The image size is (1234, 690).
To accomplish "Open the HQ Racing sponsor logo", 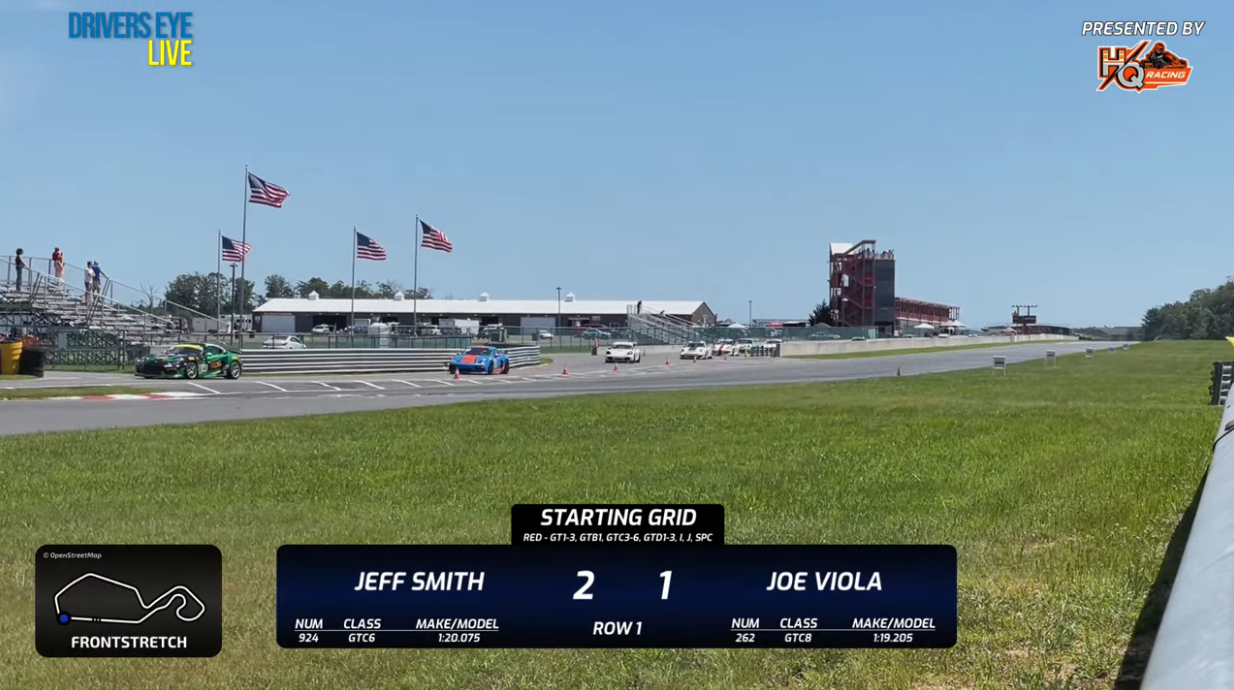I will [1144, 66].
